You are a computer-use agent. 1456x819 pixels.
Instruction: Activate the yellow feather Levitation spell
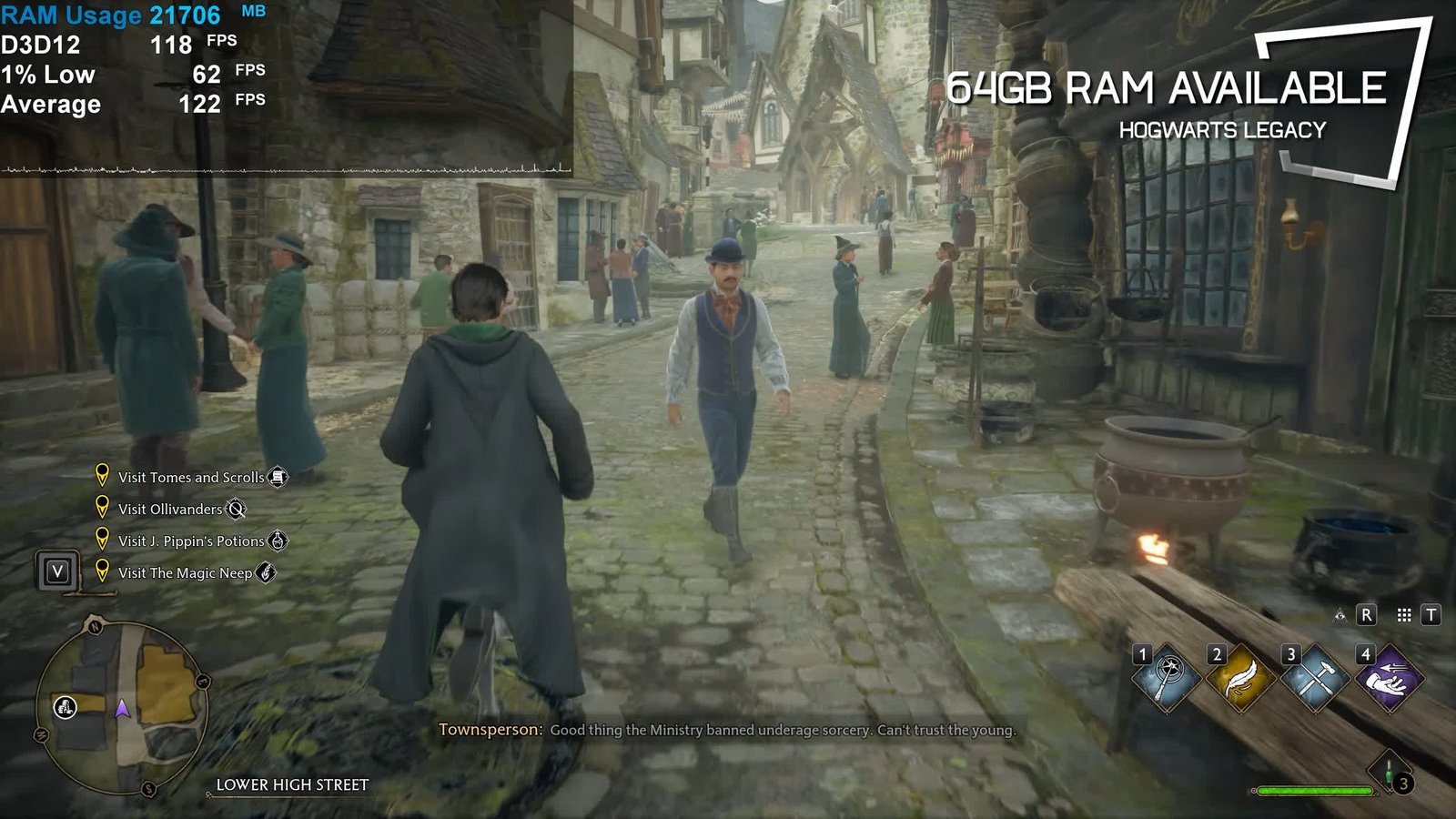point(1239,679)
